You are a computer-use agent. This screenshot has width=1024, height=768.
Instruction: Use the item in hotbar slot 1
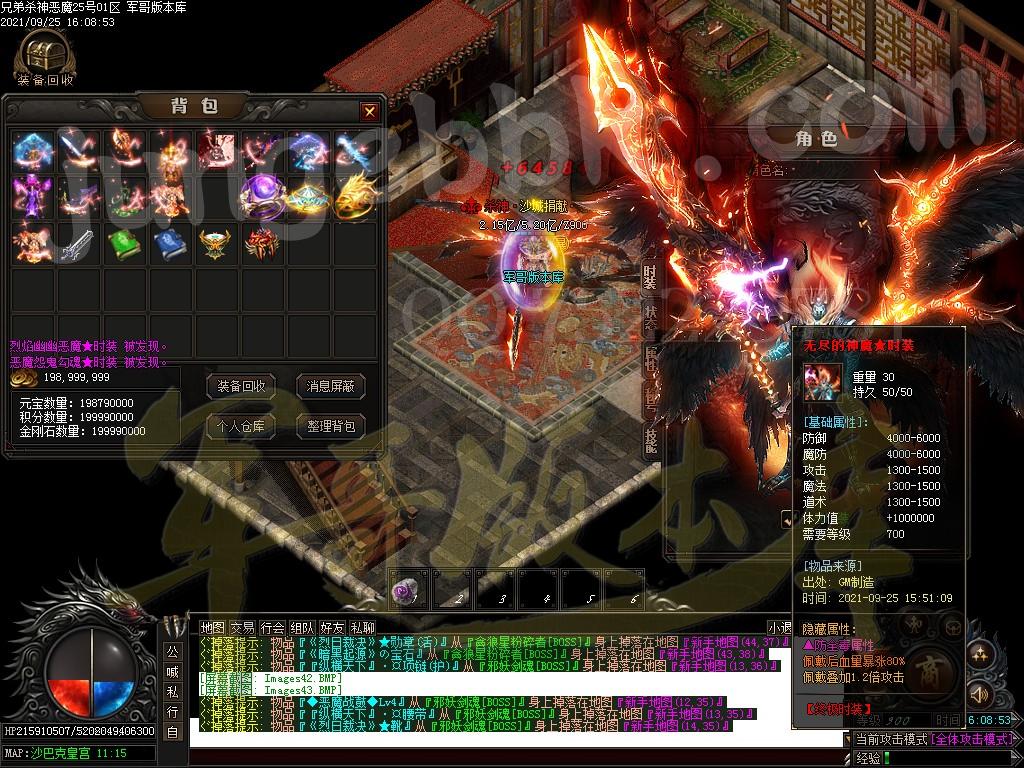(409, 590)
